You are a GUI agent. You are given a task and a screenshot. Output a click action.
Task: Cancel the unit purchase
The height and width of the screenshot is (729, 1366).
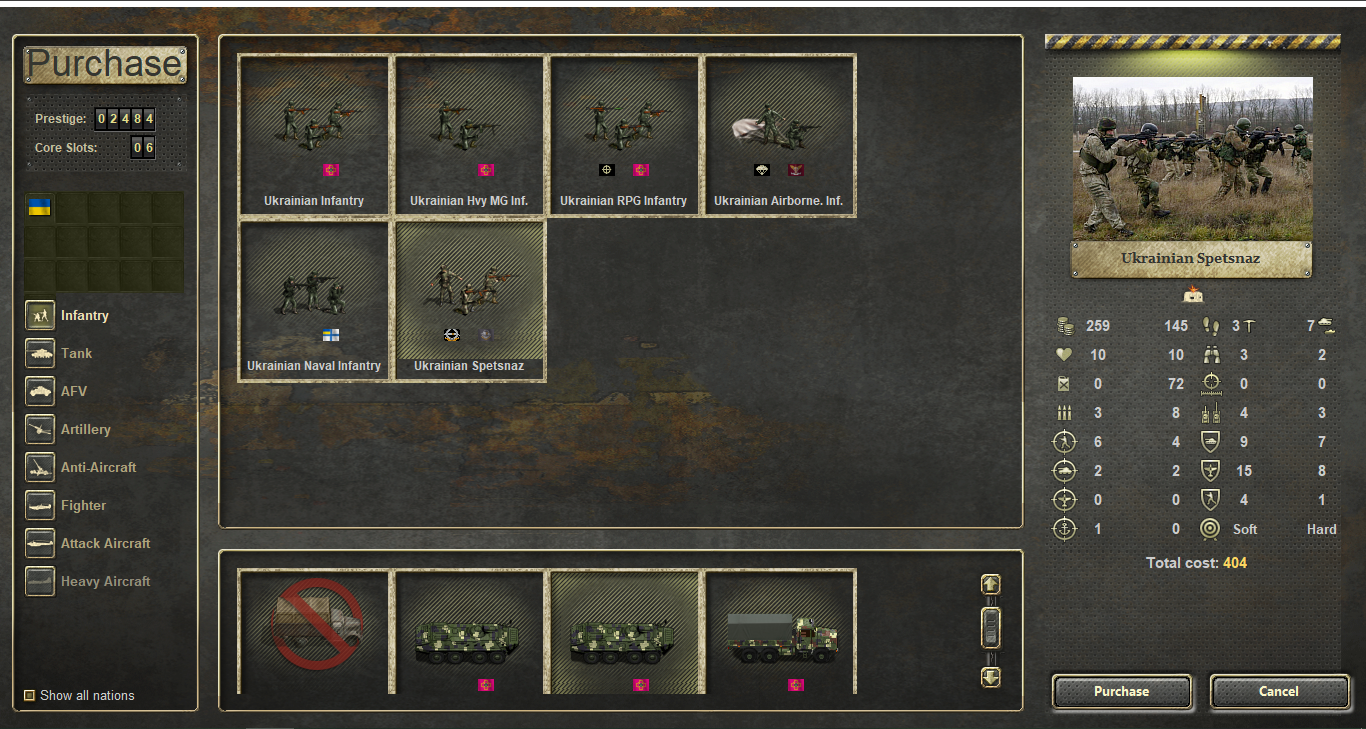pyautogui.click(x=1278, y=691)
